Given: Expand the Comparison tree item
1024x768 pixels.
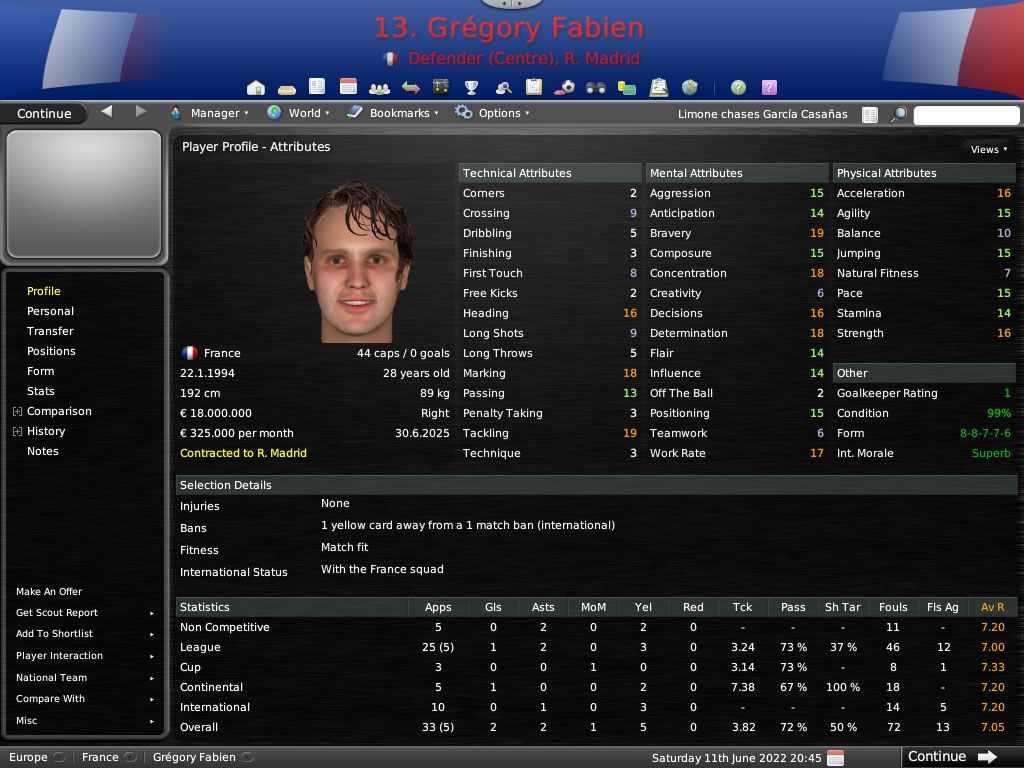Looking at the screenshot, I should (17, 411).
